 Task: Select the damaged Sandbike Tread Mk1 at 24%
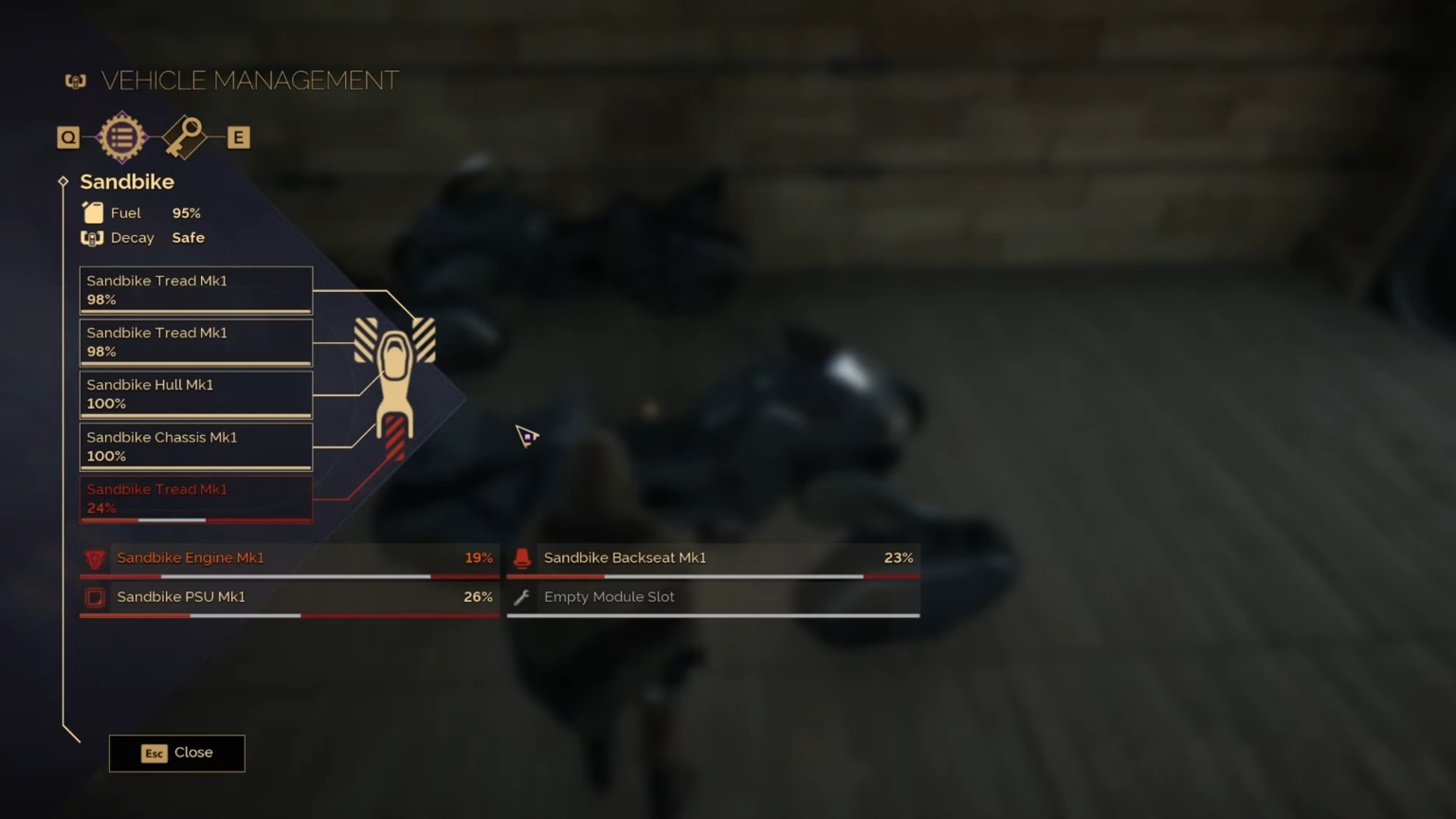click(x=195, y=498)
